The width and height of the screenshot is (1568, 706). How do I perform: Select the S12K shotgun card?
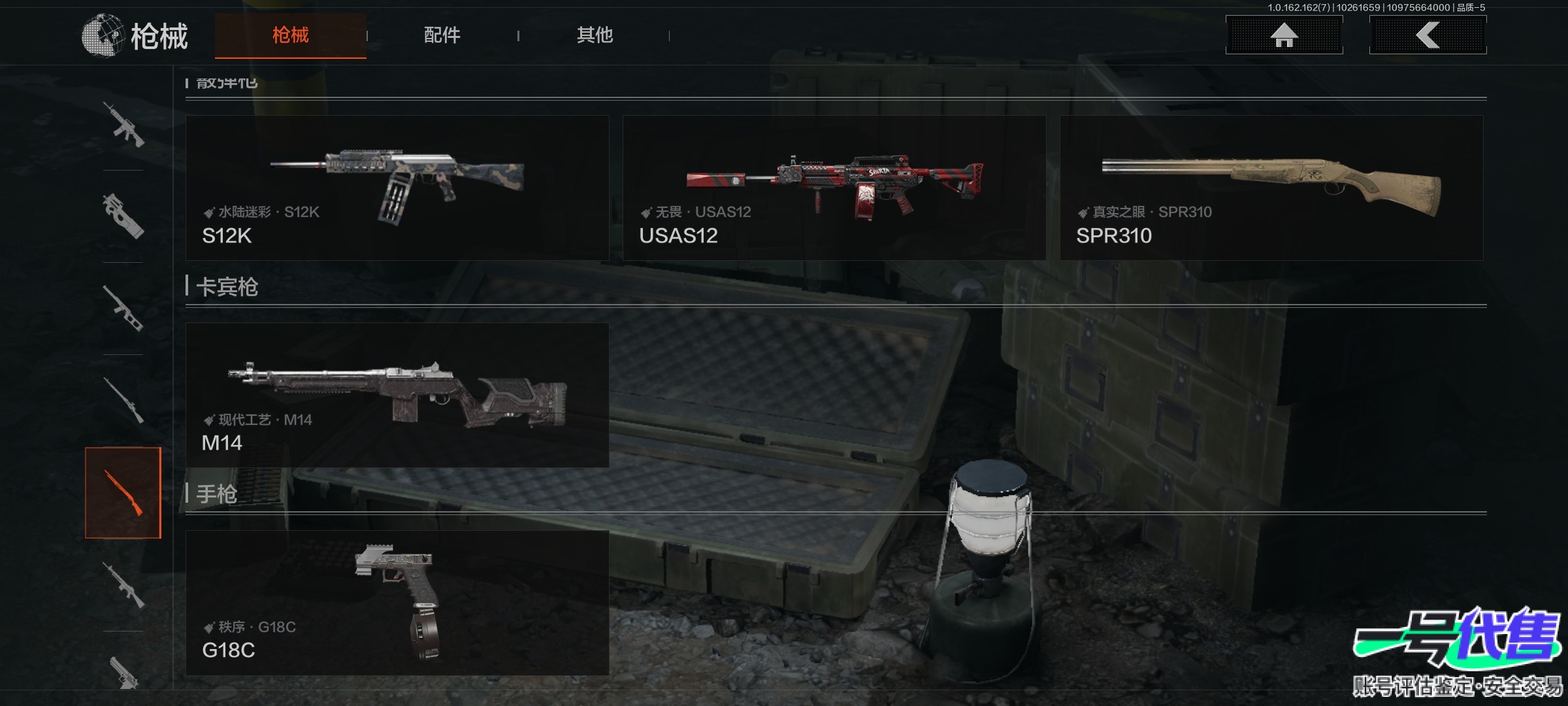(397, 188)
